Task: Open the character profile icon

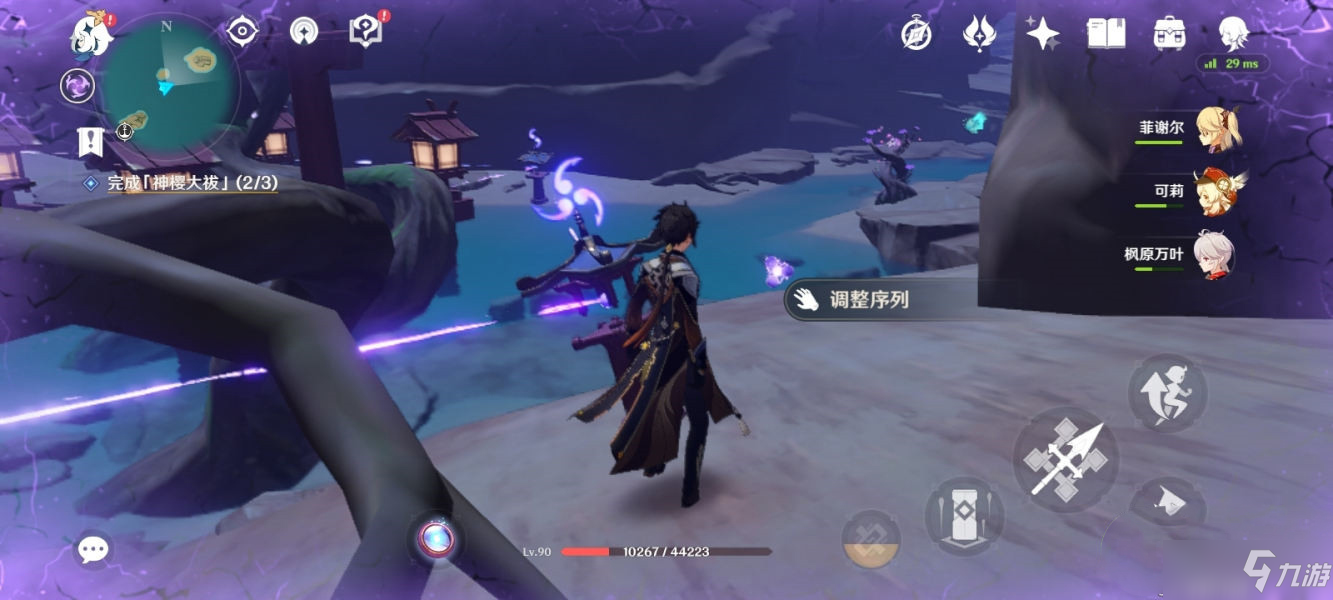Action: pos(1232,33)
